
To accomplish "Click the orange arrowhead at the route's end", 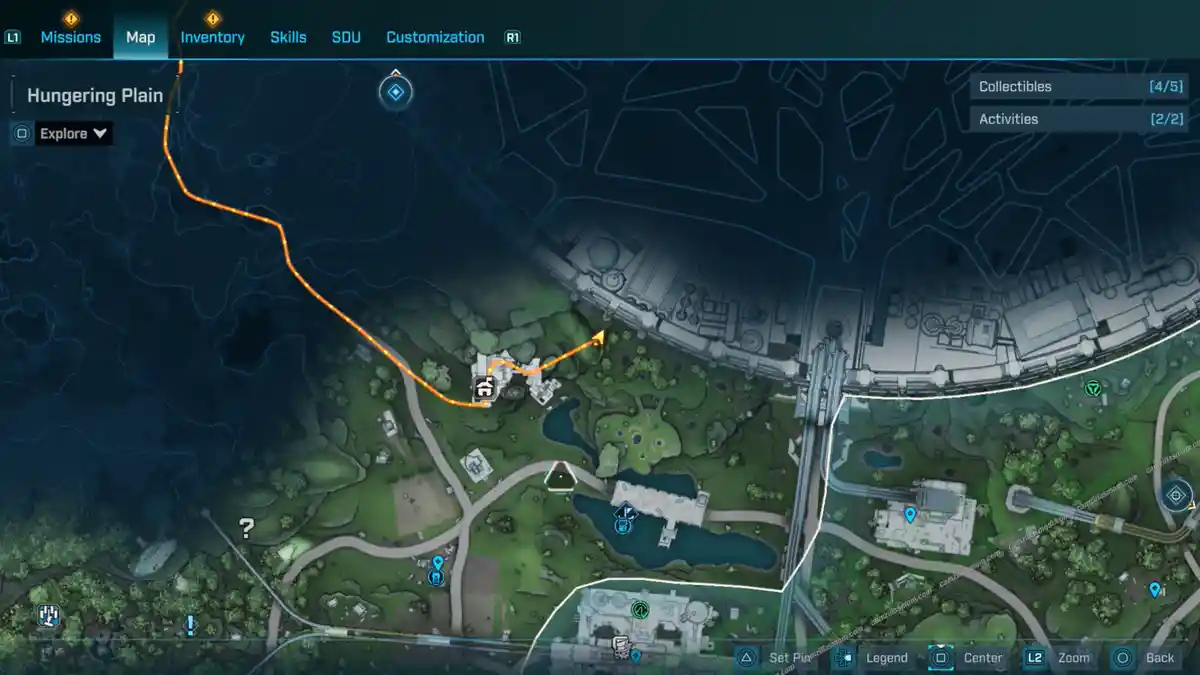I will [598, 338].
